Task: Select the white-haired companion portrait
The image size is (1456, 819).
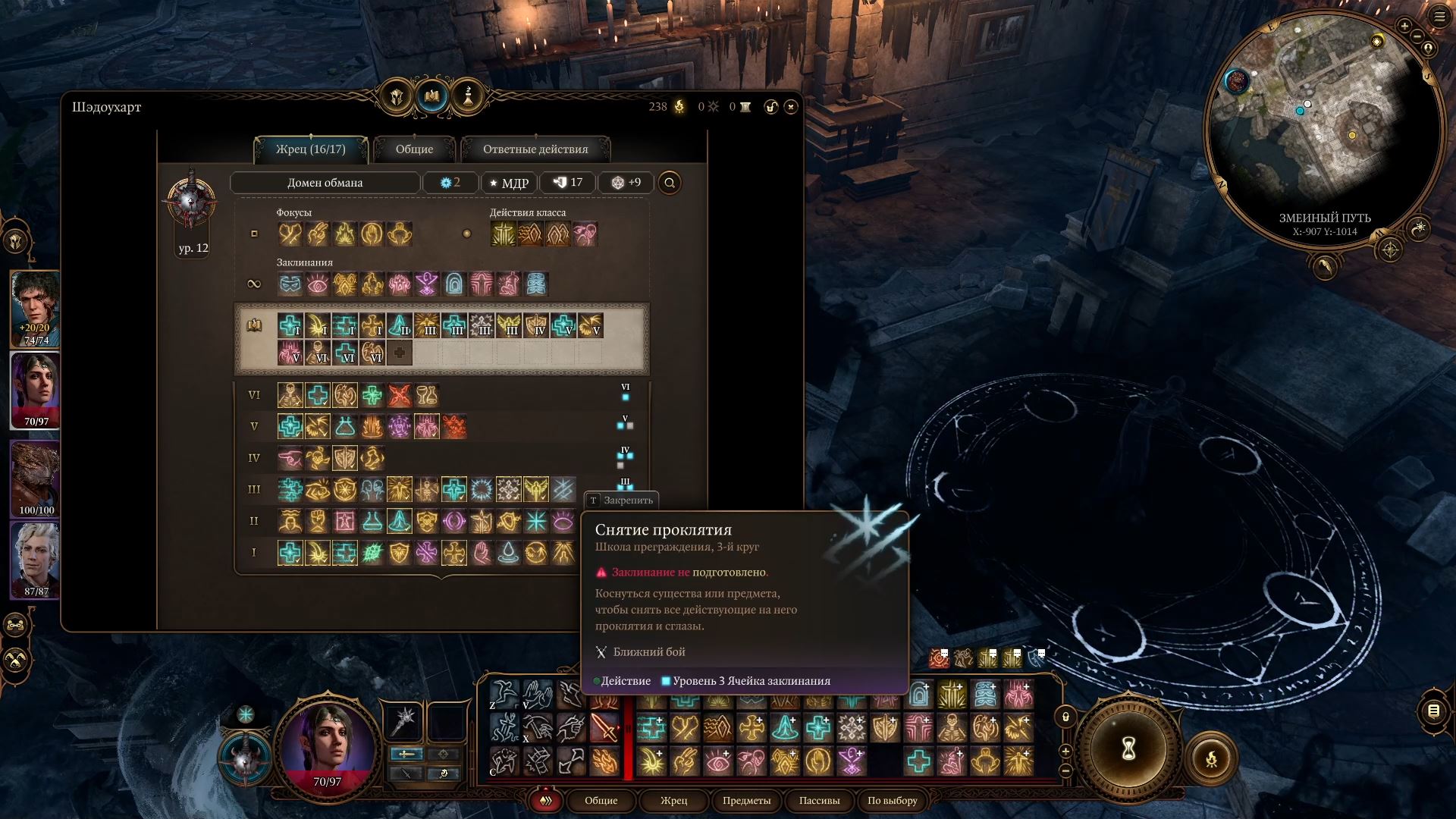Action: point(36,560)
